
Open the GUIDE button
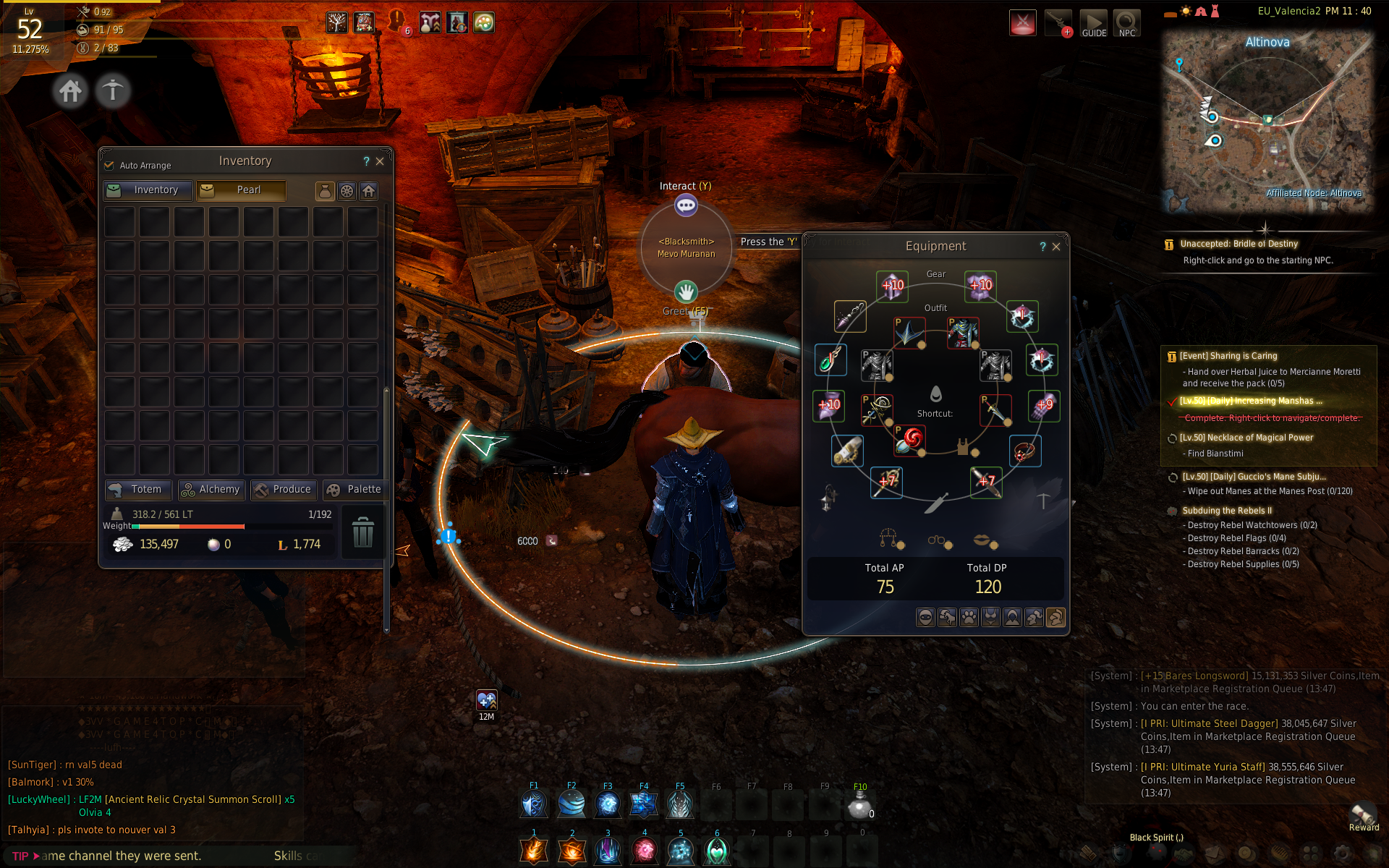click(x=1093, y=23)
